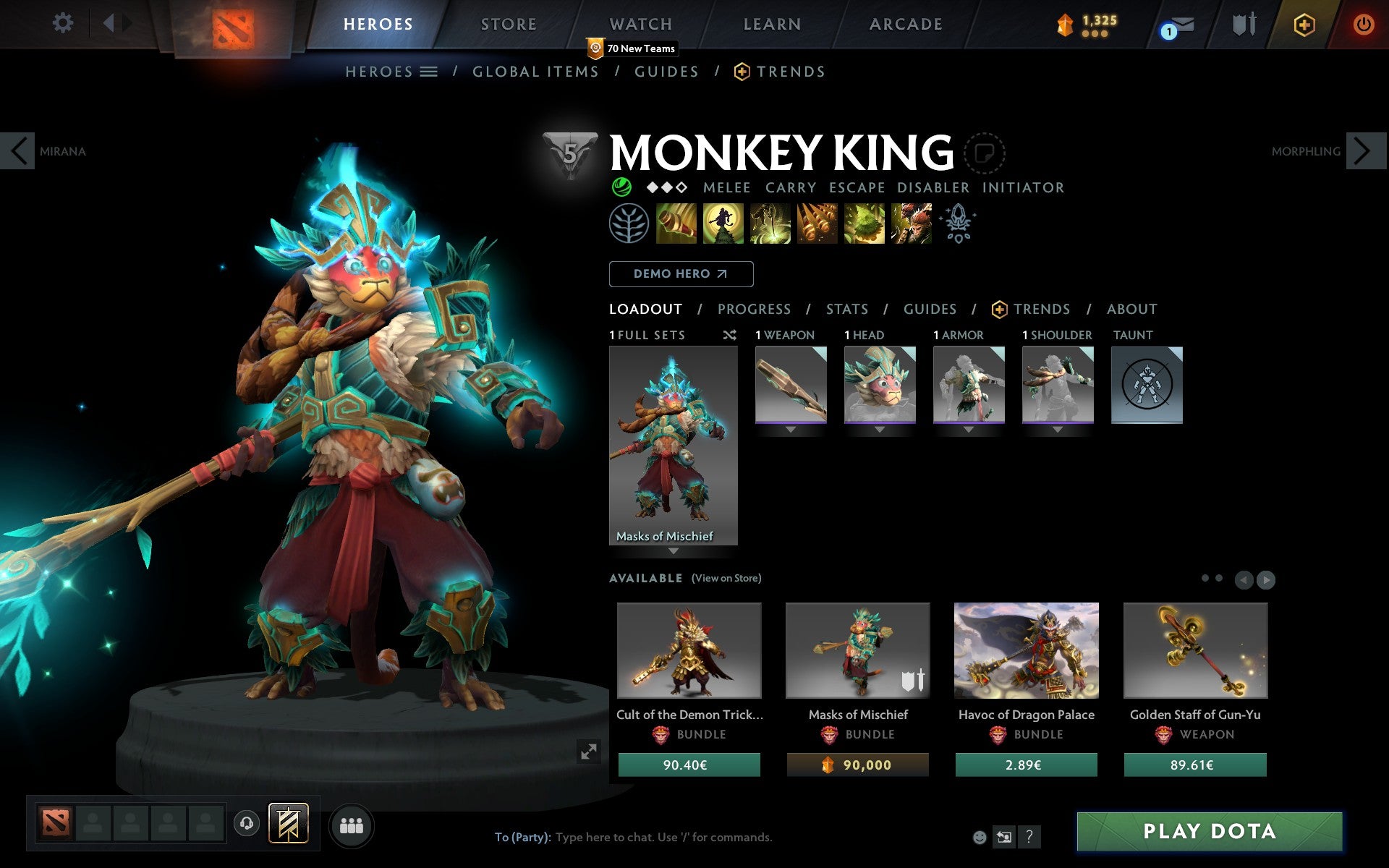
Task: Click the power button to quit
Action: [1363, 23]
